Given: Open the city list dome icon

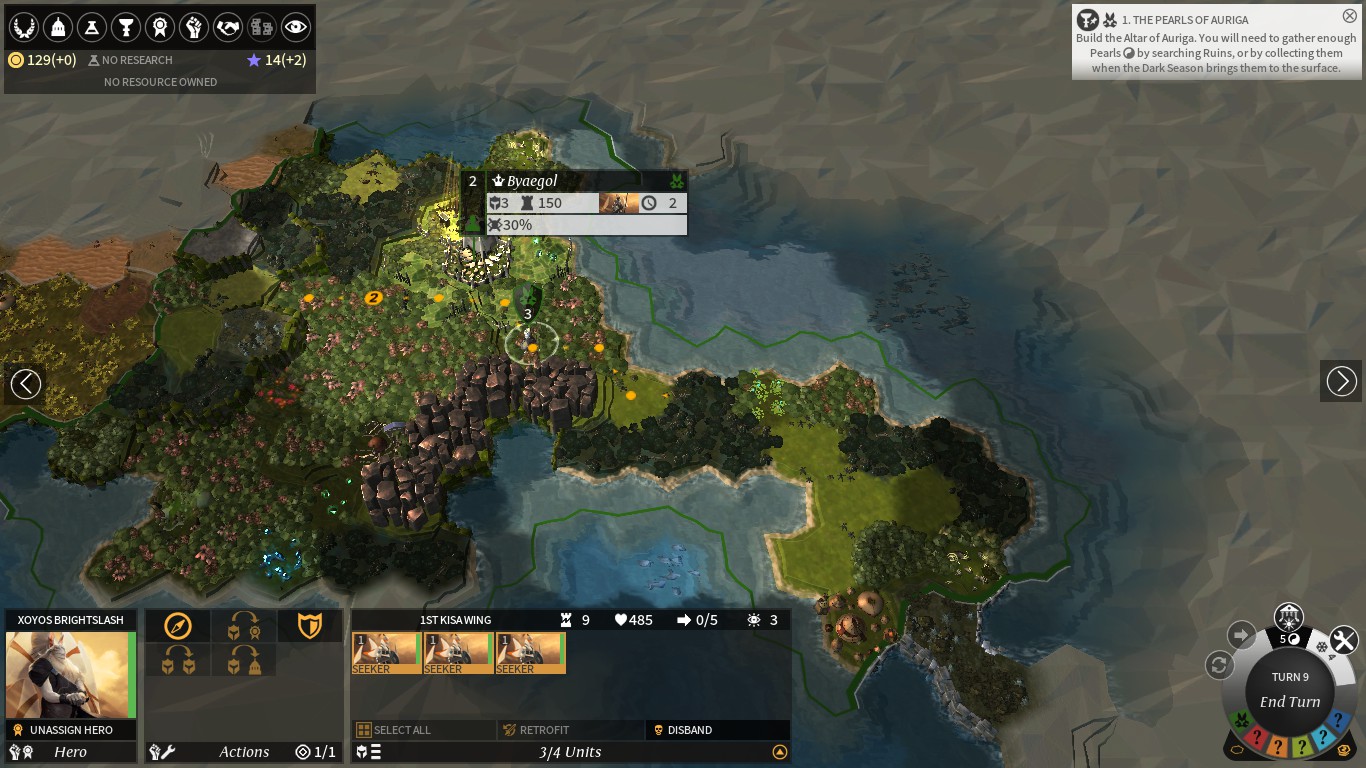Looking at the screenshot, I should pyautogui.click(x=58, y=27).
